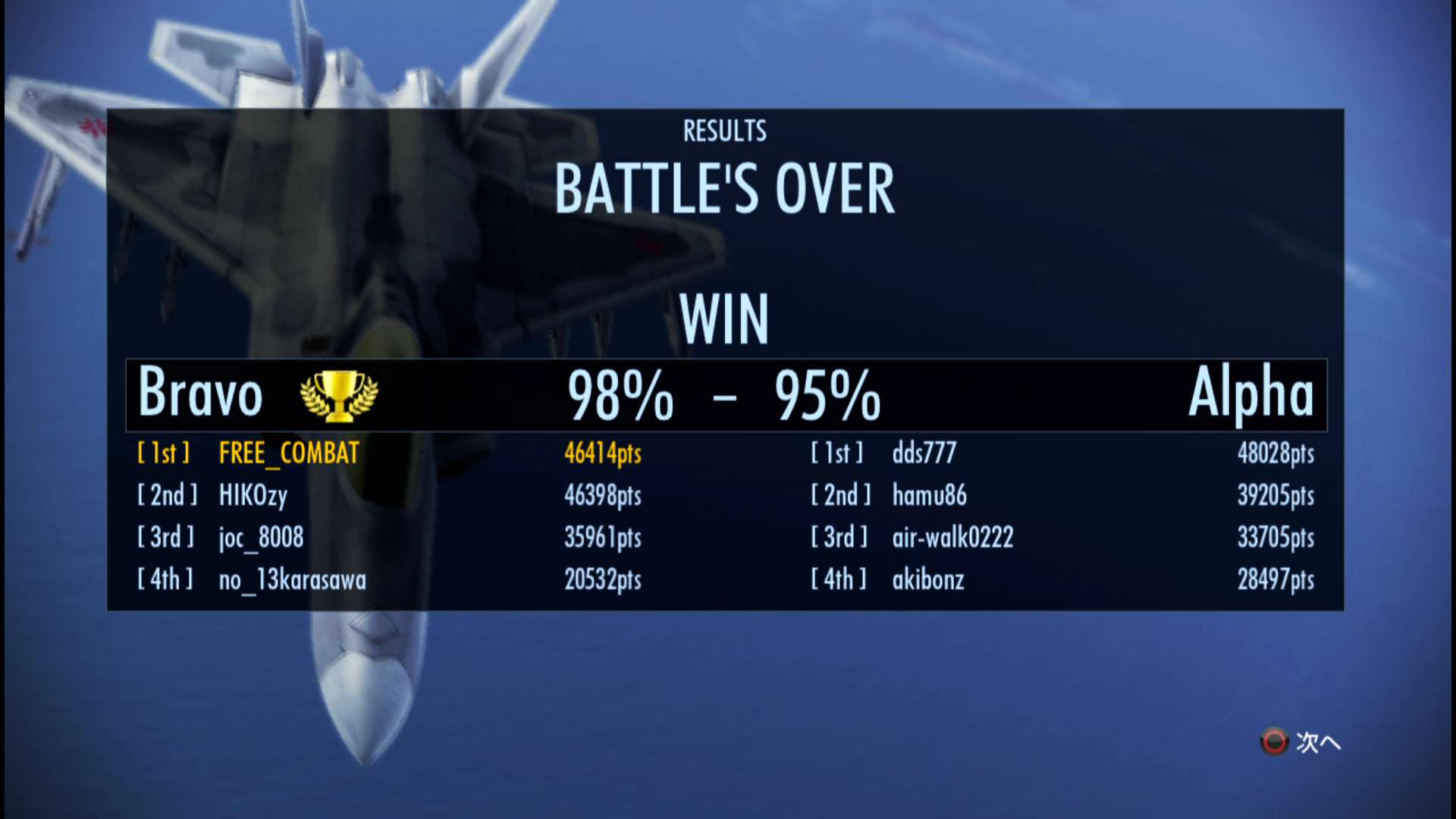The image size is (1456, 819).
Task: Pick akibonz from the Alpha team
Action: coord(928,580)
